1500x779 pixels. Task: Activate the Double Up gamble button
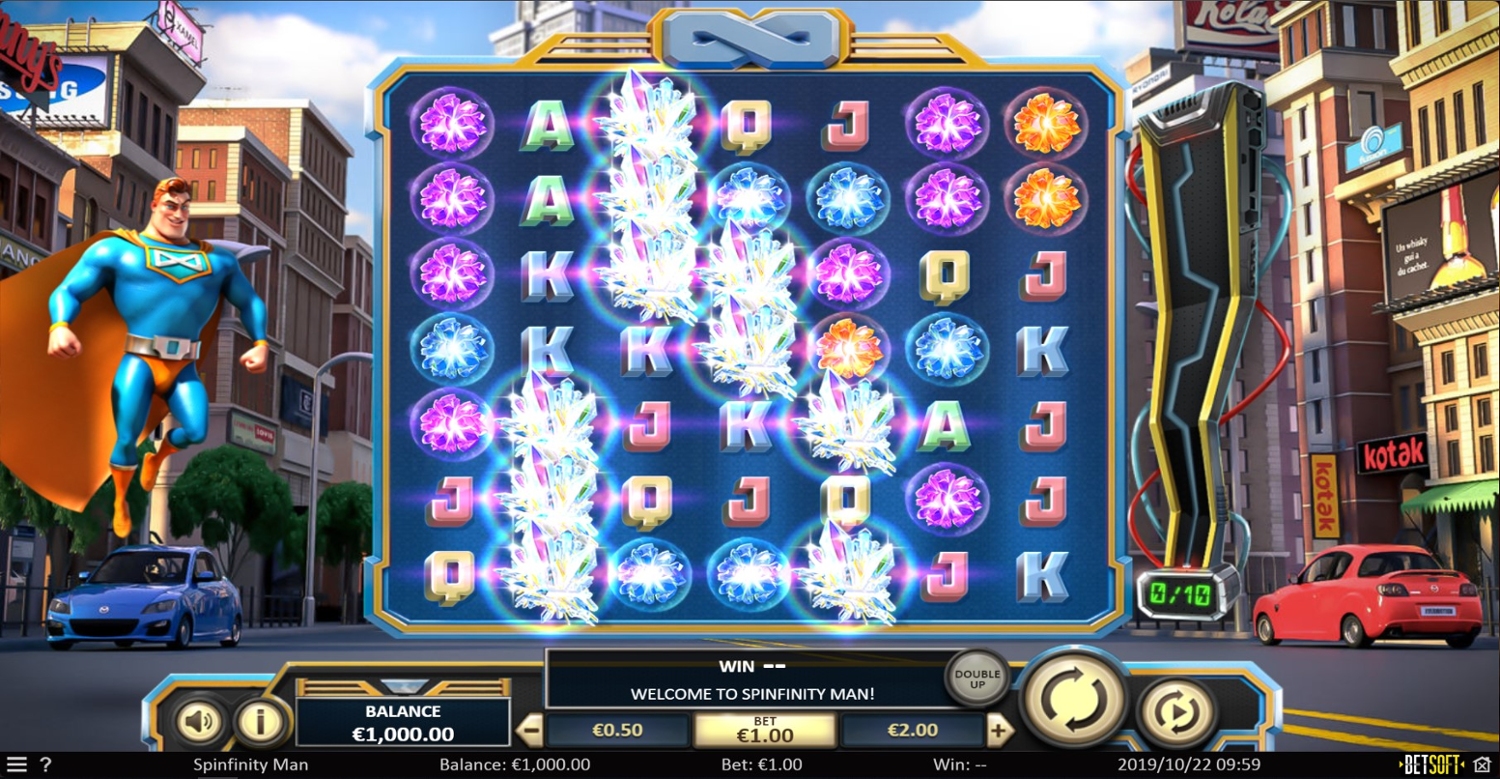[977, 679]
